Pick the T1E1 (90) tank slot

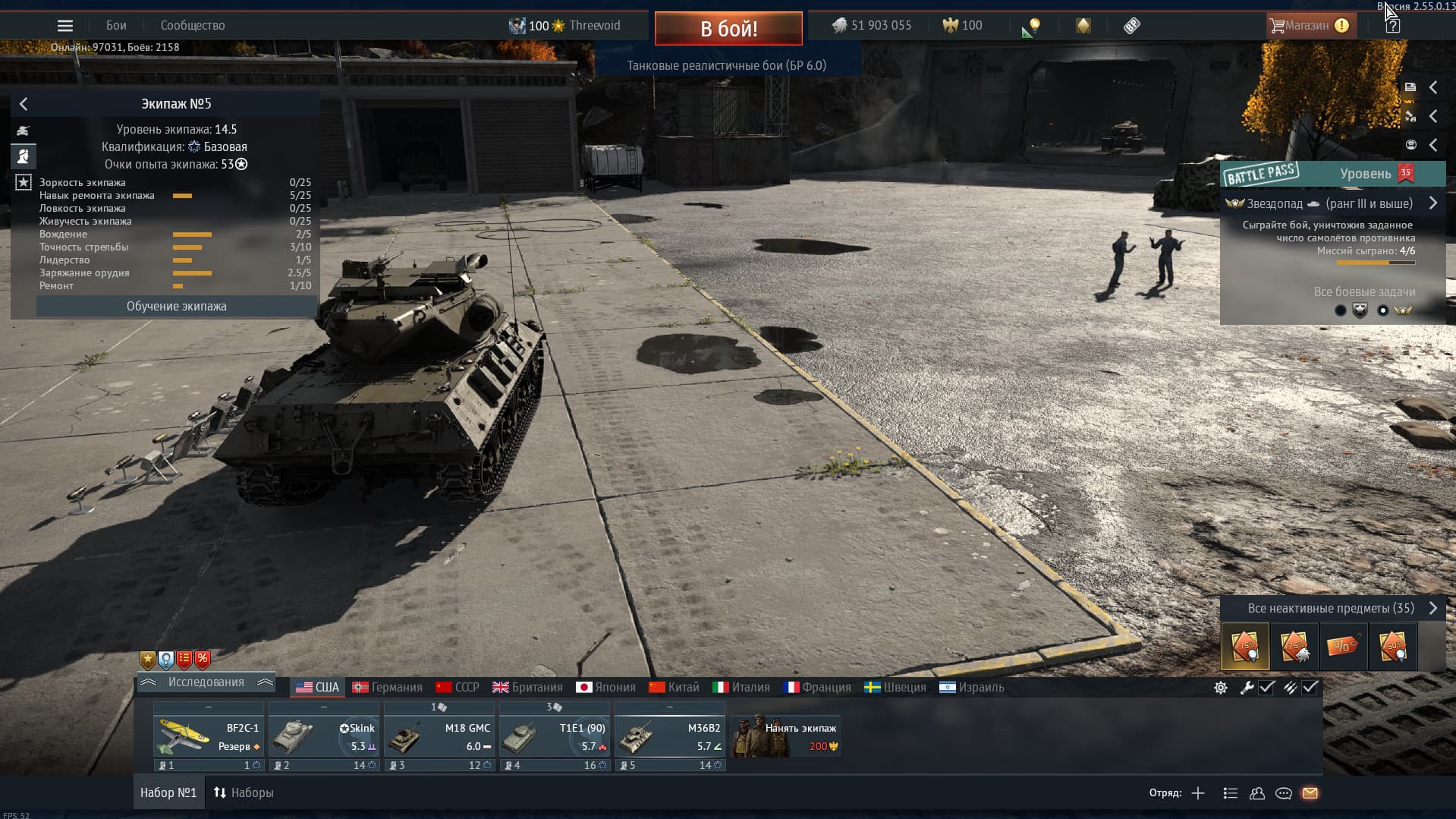[x=555, y=737]
